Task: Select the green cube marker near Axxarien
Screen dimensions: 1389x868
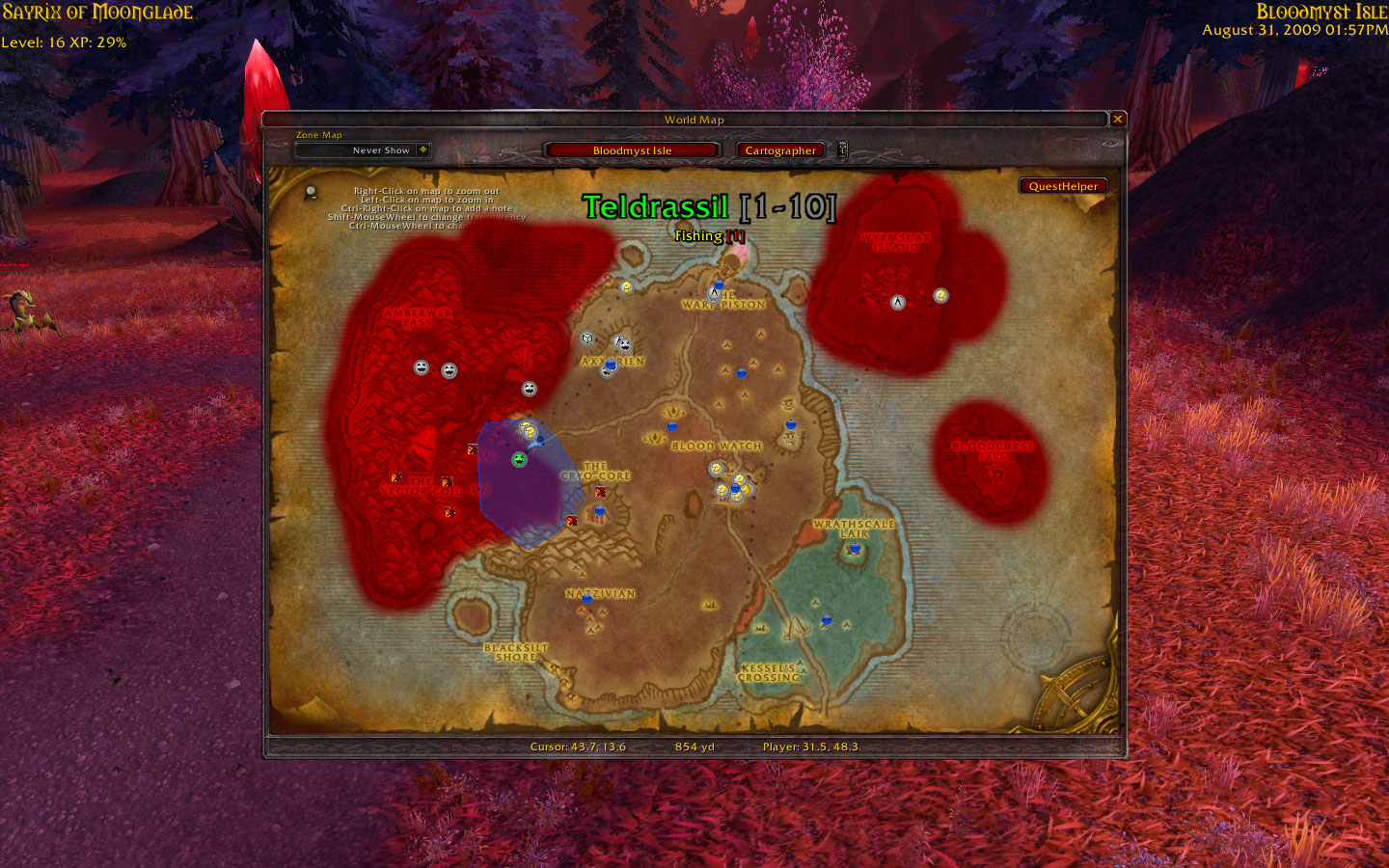Action: (x=586, y=339)
